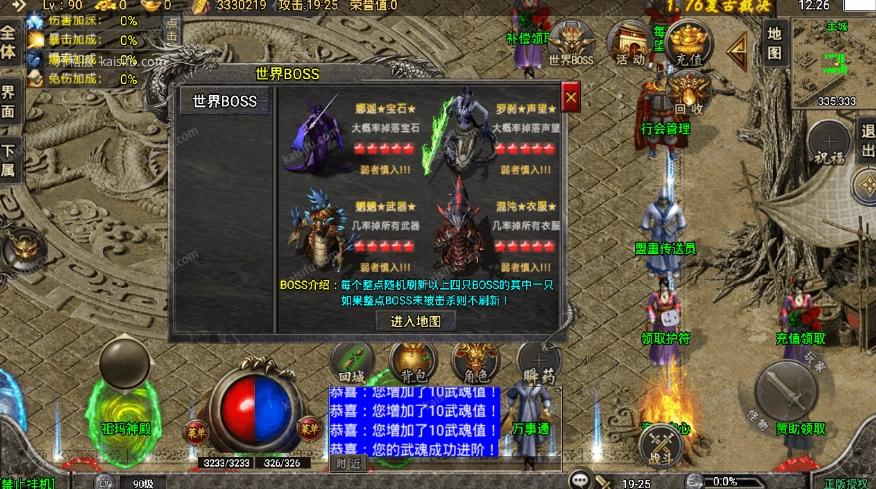Open the 回收 recycle icon

tap(689, 96)
